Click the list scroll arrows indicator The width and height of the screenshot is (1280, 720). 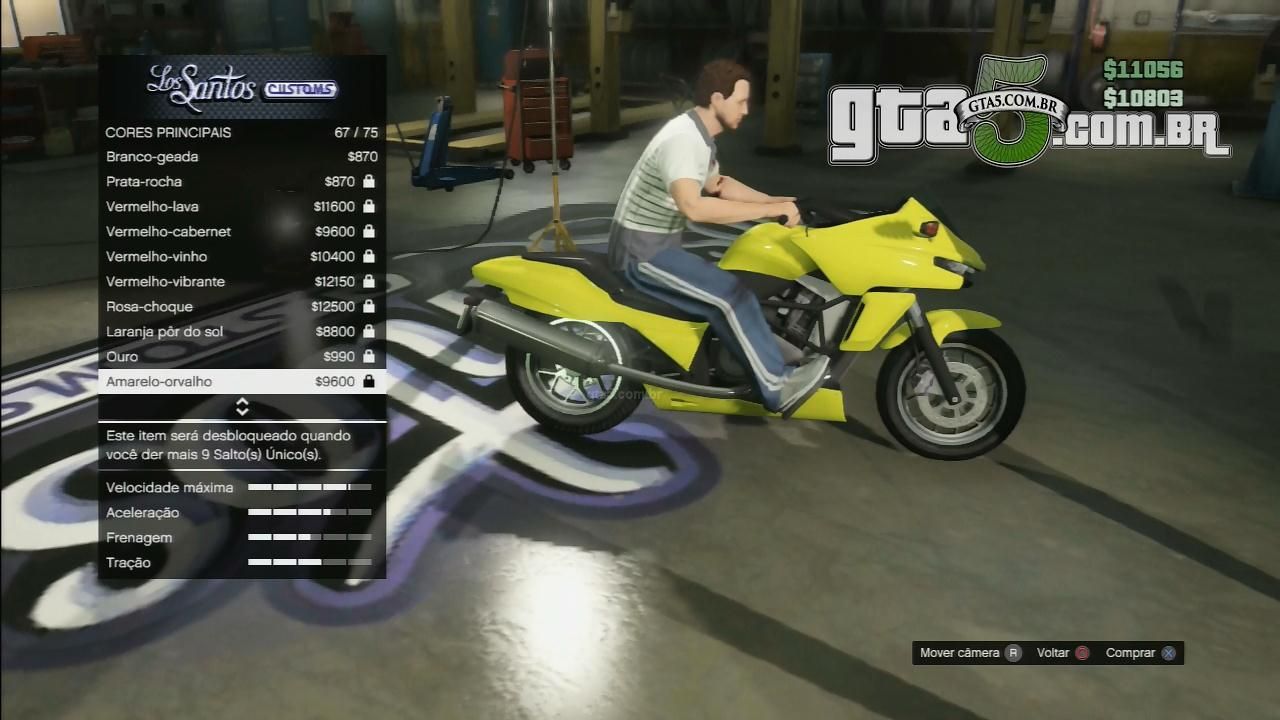tap(242, 407)
